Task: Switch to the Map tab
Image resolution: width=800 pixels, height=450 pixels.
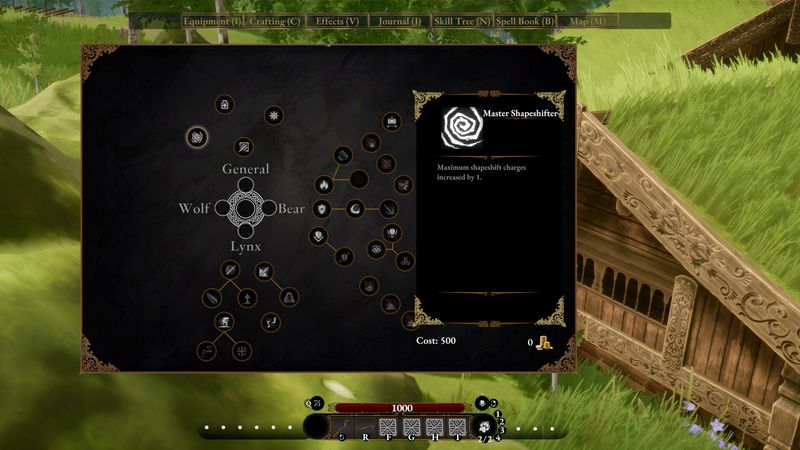Action: [x=587, y=20]
